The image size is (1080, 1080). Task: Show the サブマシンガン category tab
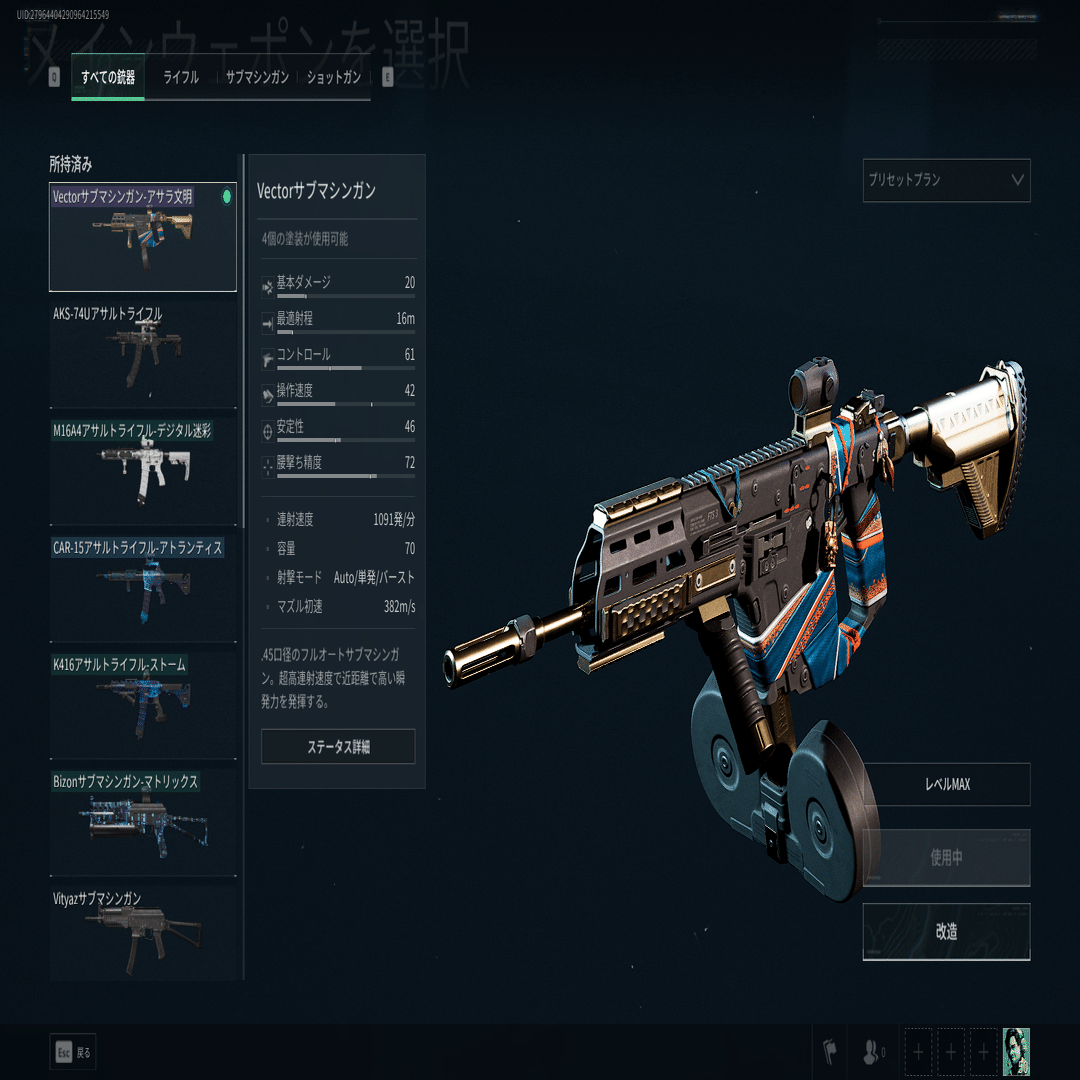pyautogui.click(x=257, y=78)
